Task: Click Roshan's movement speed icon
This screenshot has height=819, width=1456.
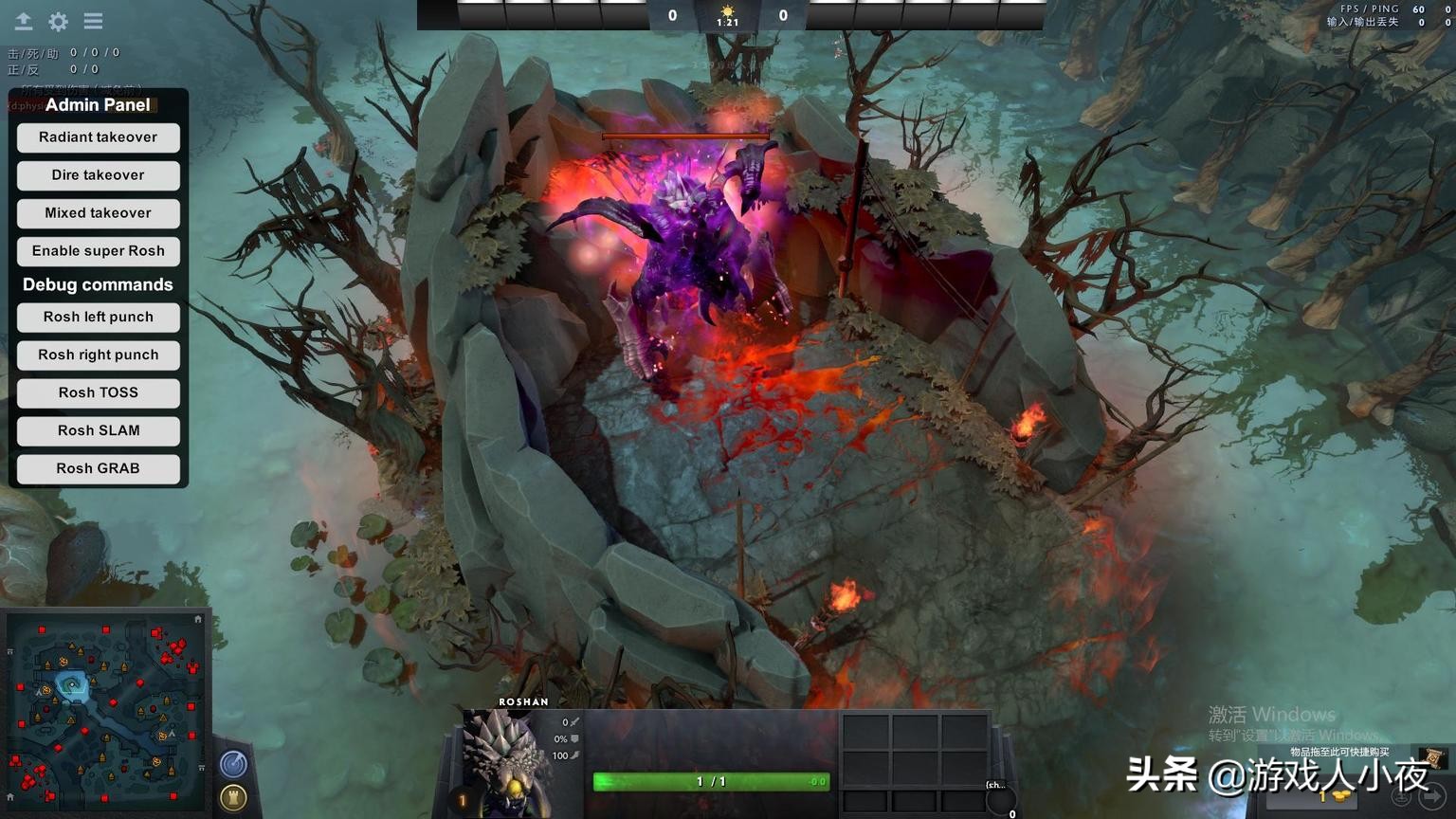Action: 575,755
